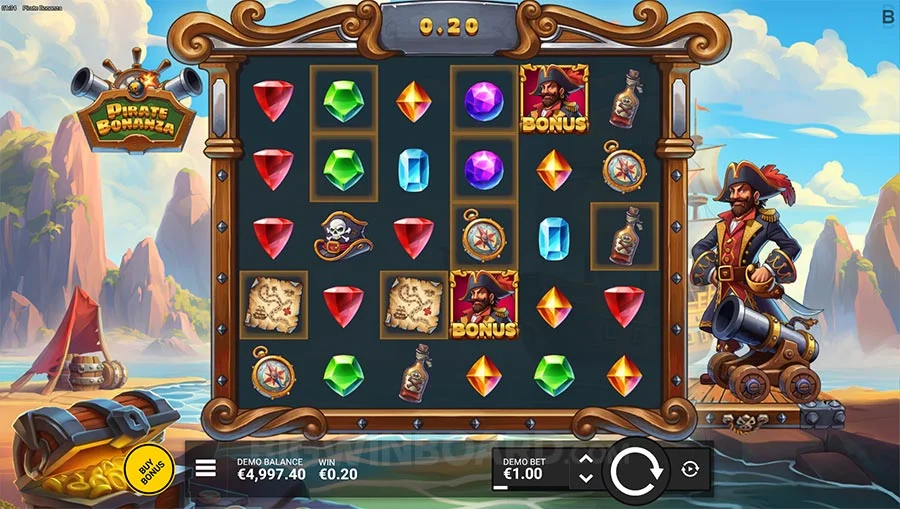Open the autoplay settings
900x509 pixels.
tap(690, 469)
